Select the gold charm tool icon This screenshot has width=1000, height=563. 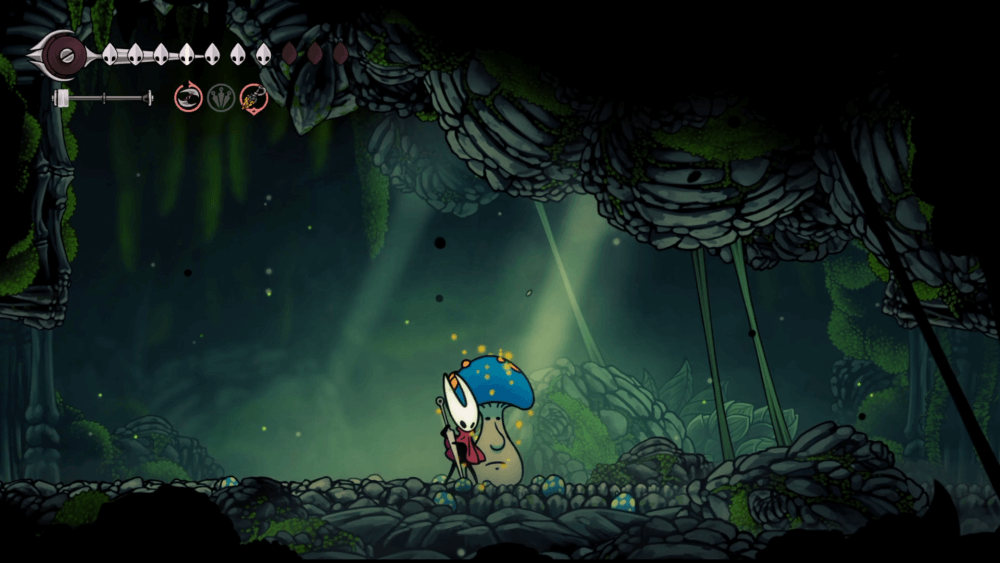coord(254,97)
